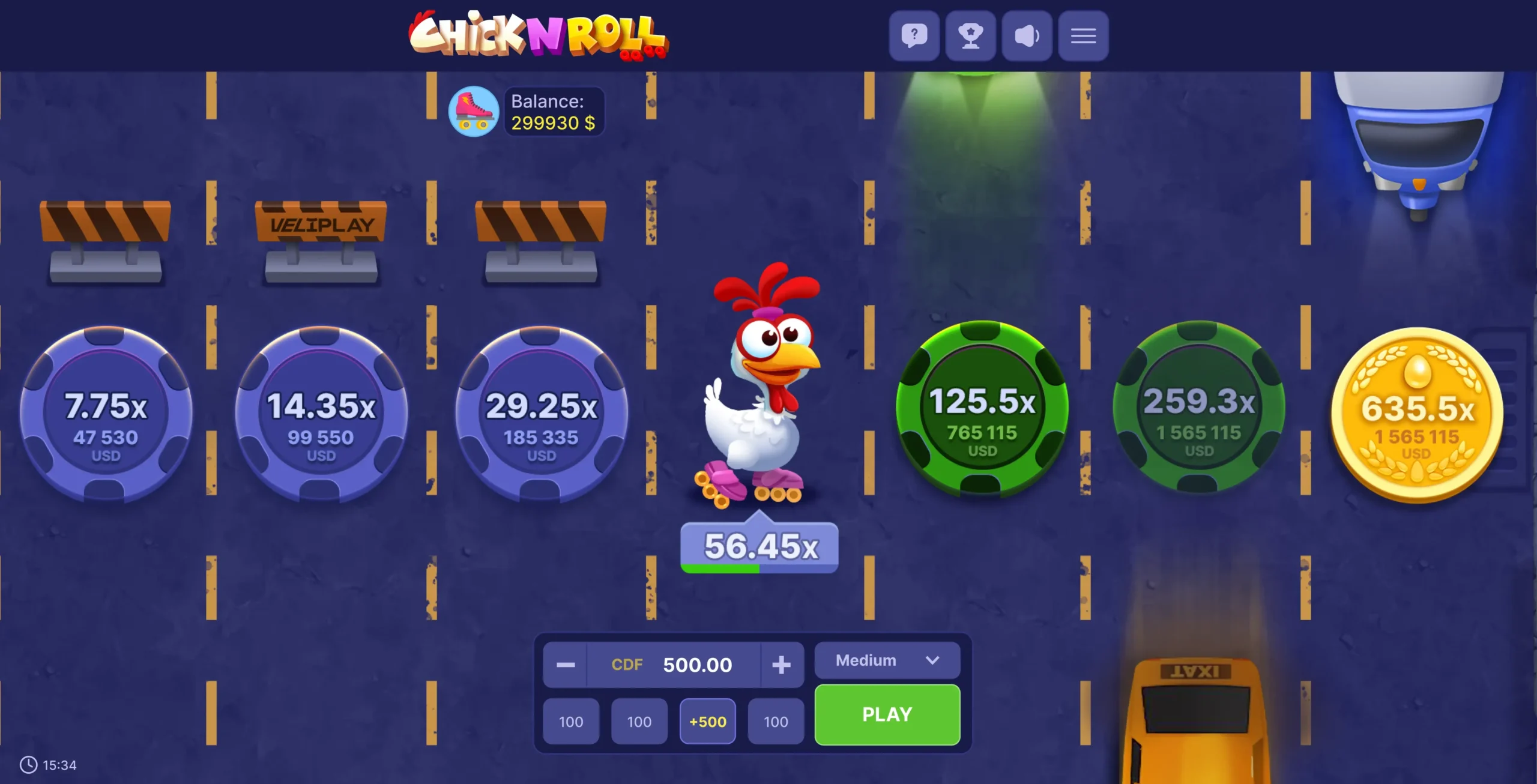This screenshot has height=784, width=1537.
Task: View the trophy leaderboard icon
Action: point(971,35)
